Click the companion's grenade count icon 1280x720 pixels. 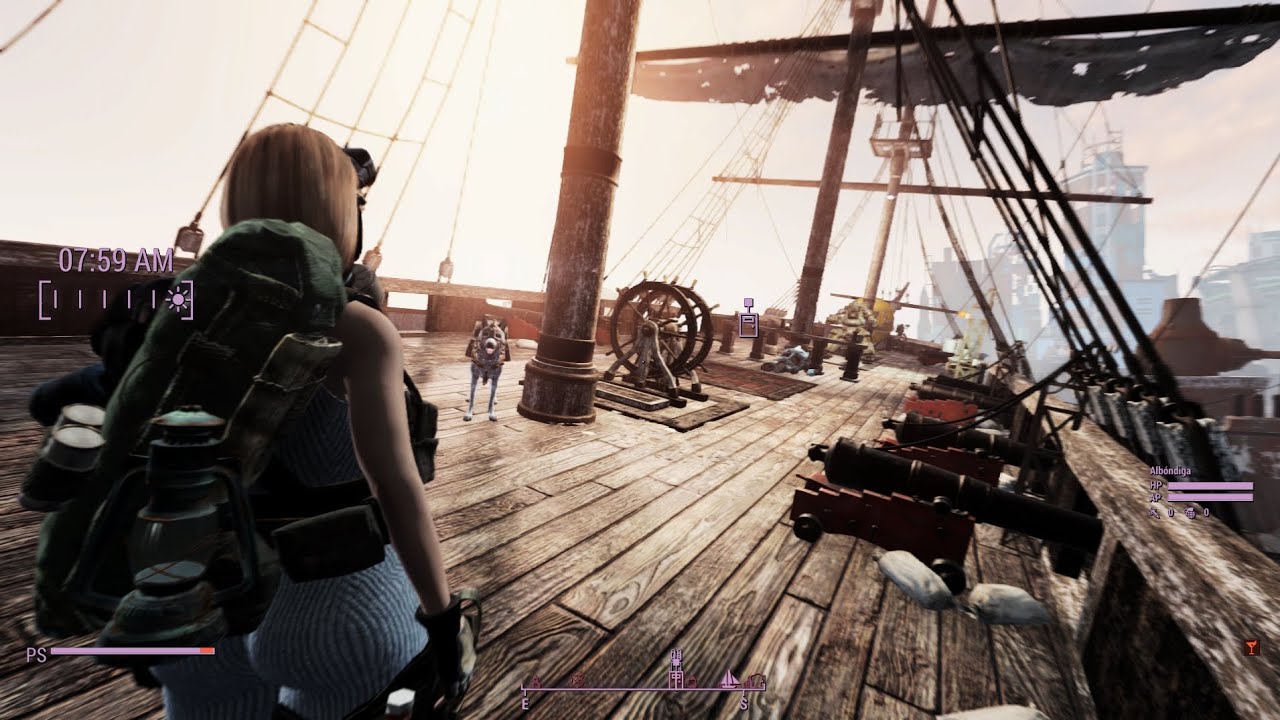pyautogui.click(x=1191, y=512)
